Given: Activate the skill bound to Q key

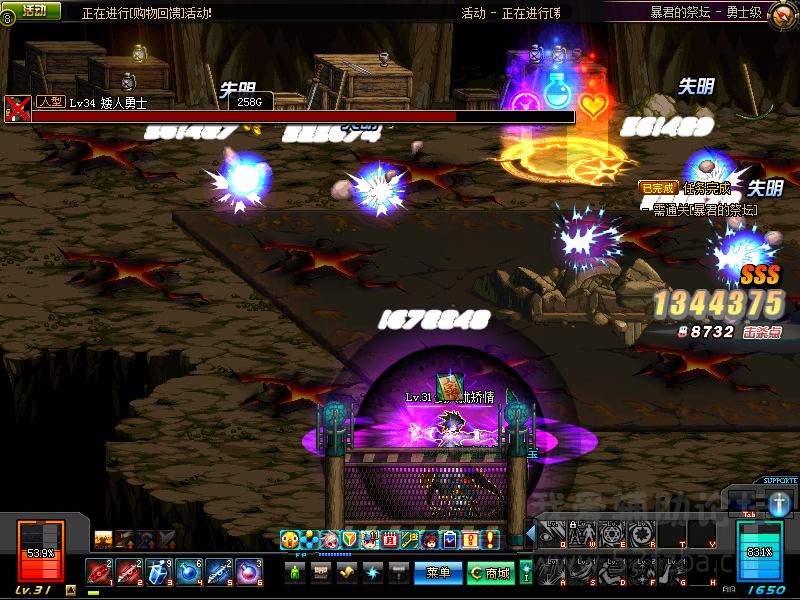Looking at the screenshot, I should click(x=551, y=535).
